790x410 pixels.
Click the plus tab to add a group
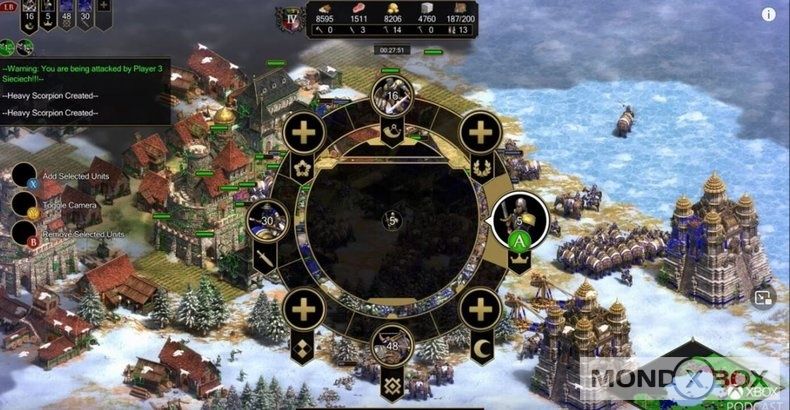(x=104, y=7)
